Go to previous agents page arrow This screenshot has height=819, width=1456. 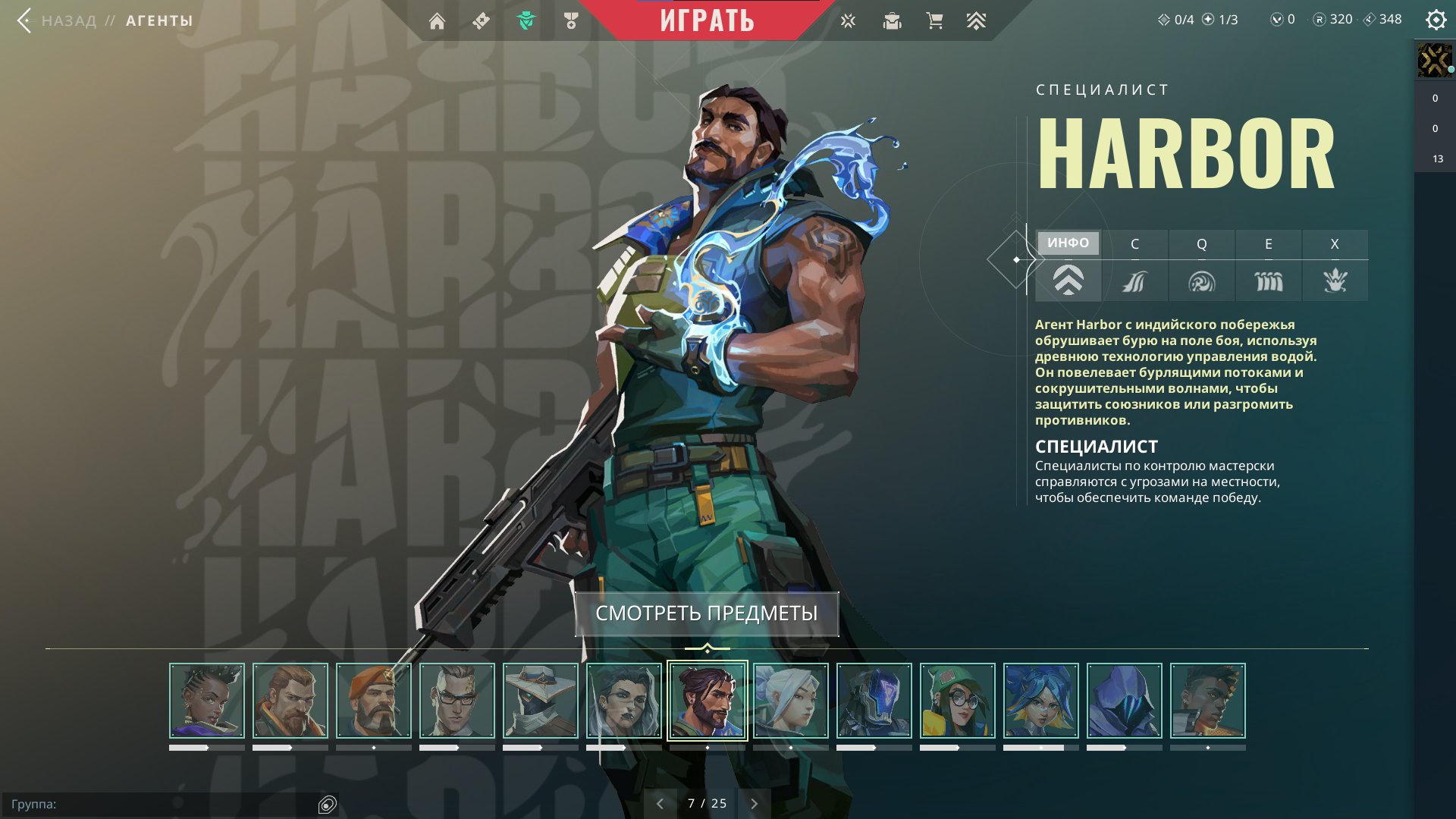(660, 804)
